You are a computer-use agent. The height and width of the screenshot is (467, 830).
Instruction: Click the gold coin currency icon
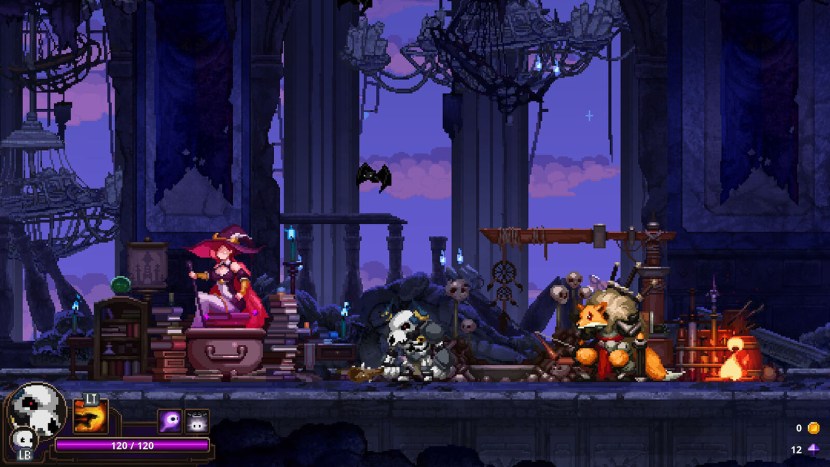pyautogui.click(x=812, y=428)
